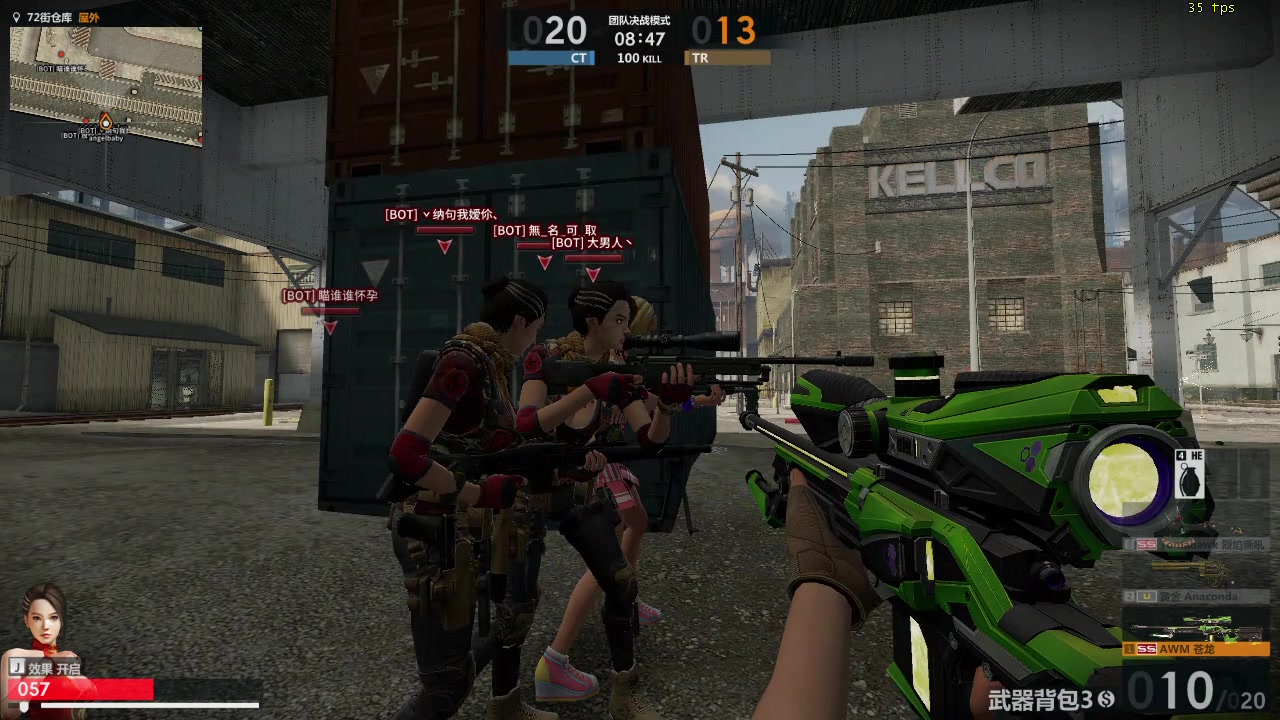Viewport: 1280px width, 720px height.
Task: Click the minimap in the corner
Action: click(x=106, y=86)
